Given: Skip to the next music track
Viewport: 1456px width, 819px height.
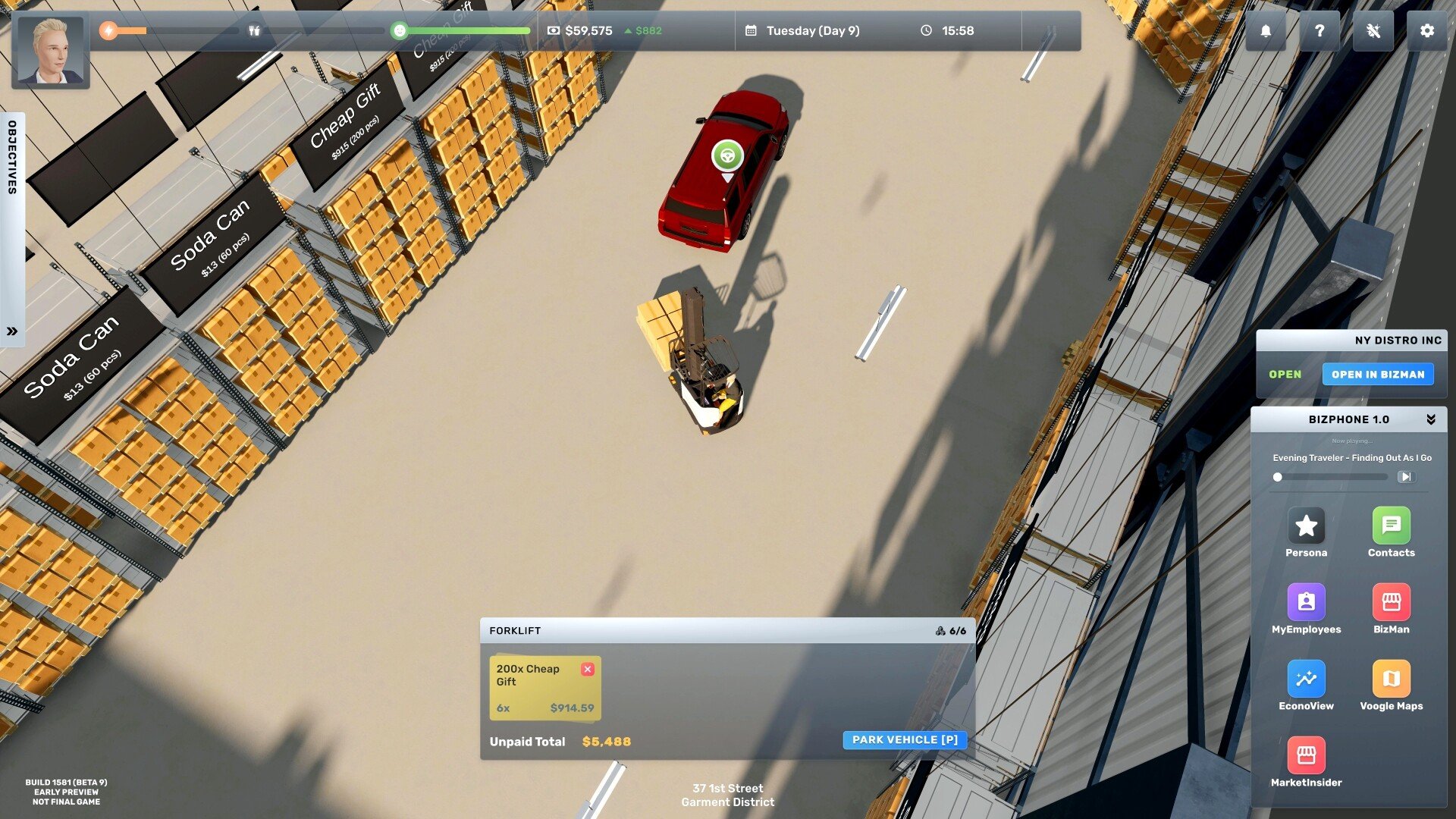Looking at the screenshot, I should coord(1405,477).
